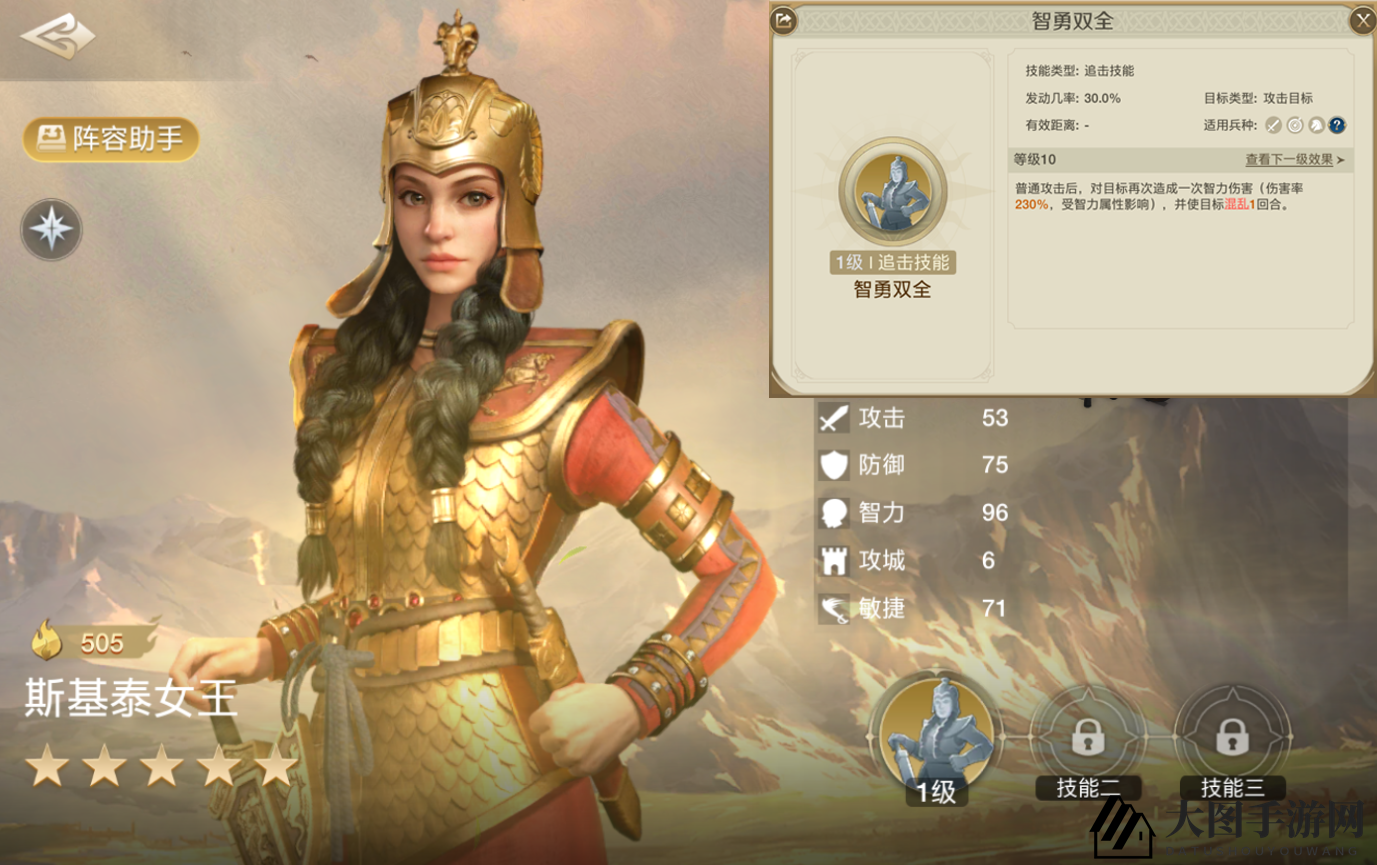Click the shield icon next to 防御 stat
Image resolution: width=1377 pixels, height=865 pixels.
[x=833, y=465]
